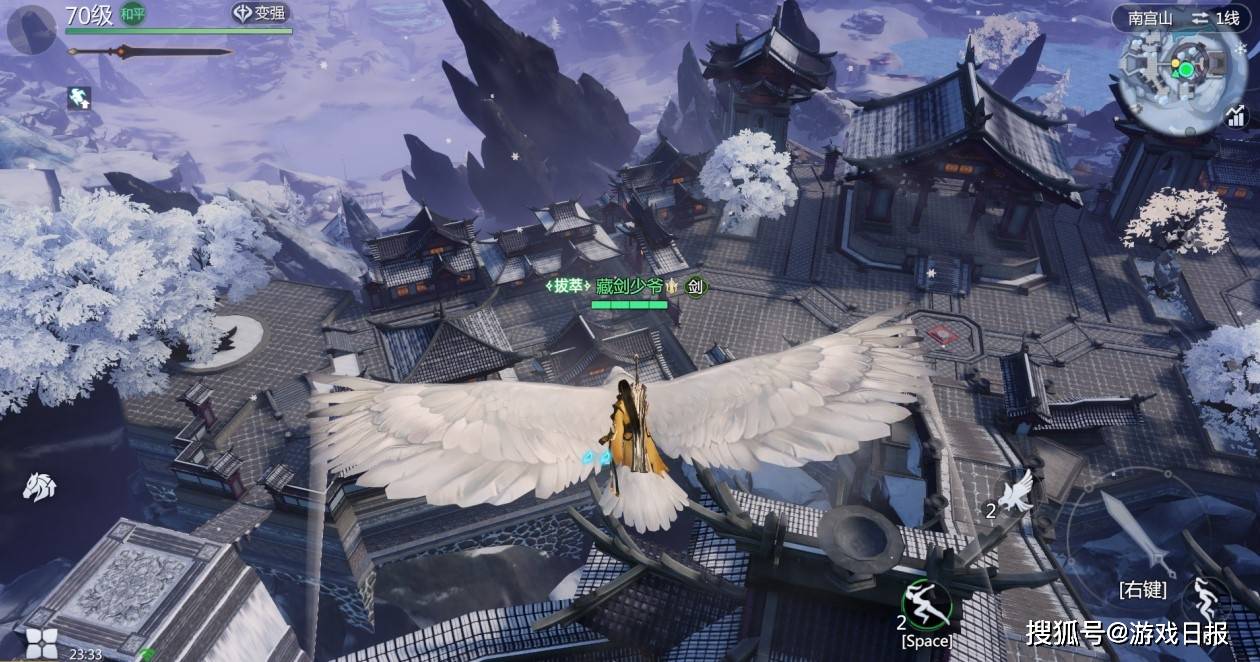
Task: Select the cyan buff icon with arrow
Action: pos(79,97)
